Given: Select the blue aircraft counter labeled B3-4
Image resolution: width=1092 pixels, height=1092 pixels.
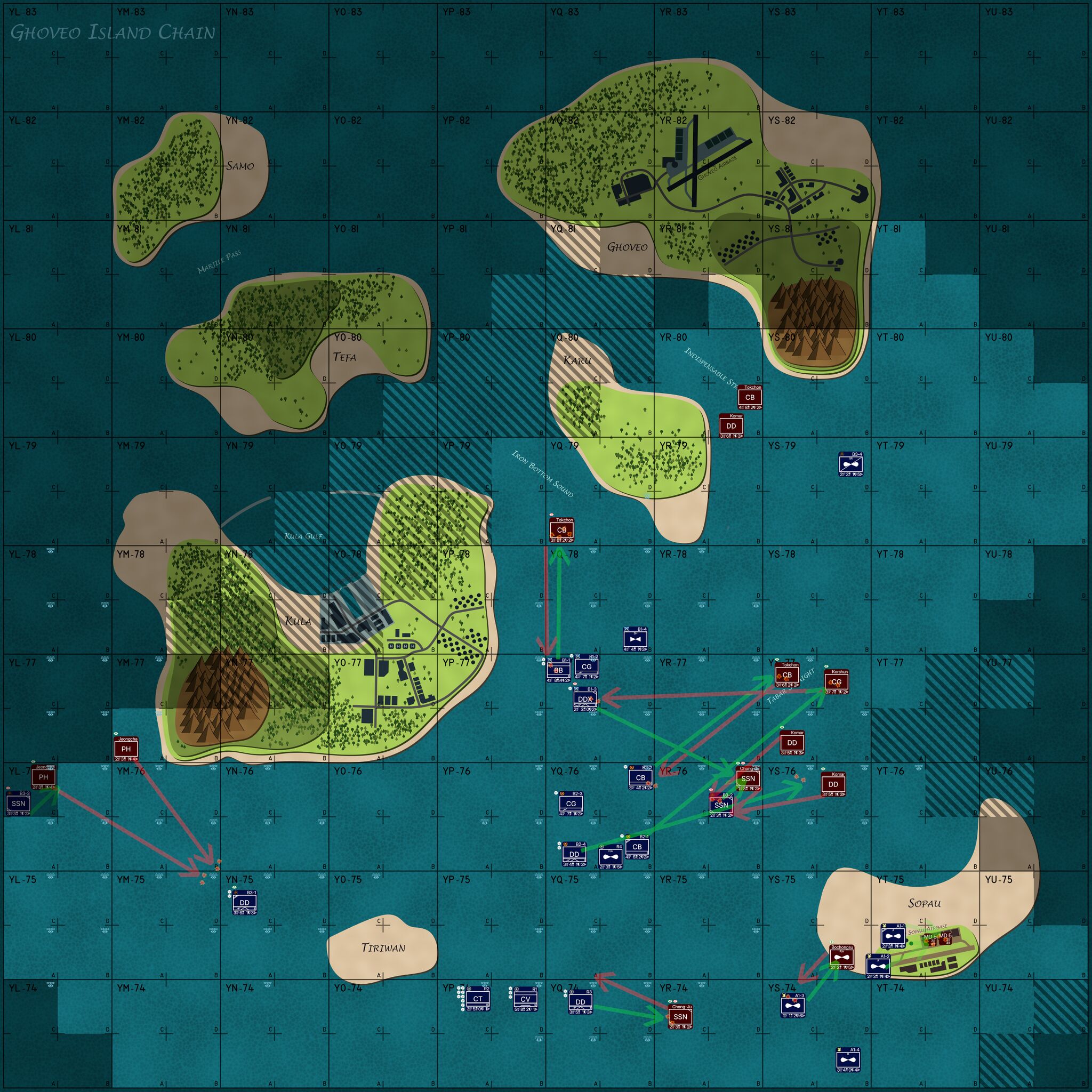Looking at the screenshot, I should point(850,464).
